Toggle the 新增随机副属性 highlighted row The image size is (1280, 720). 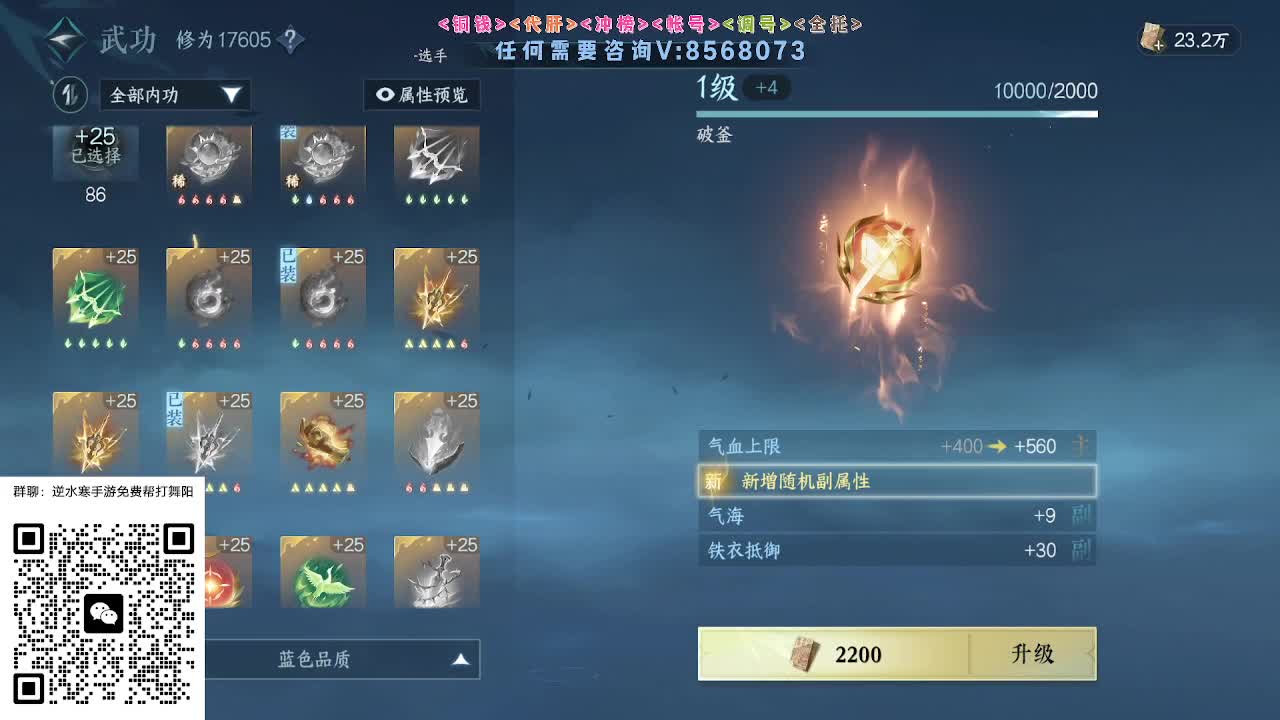tap(897, 481)
